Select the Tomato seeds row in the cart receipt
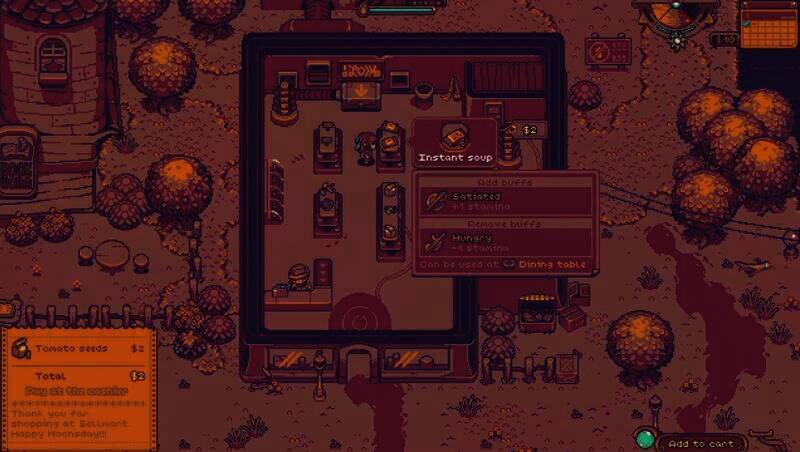Viewport: 800px width, 452px height. tap(78, 349)
